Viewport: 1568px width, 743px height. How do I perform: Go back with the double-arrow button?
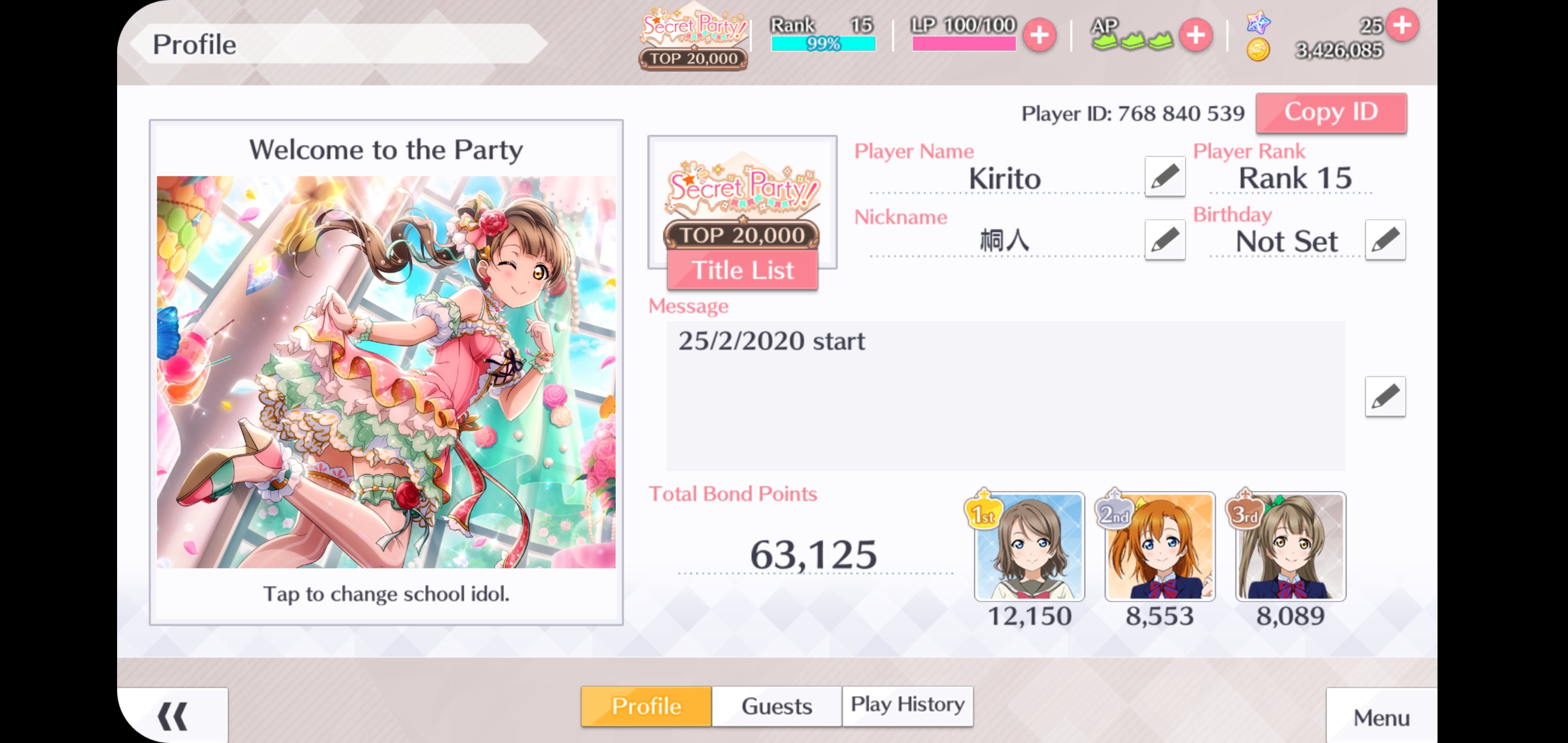tap(173, 716)
